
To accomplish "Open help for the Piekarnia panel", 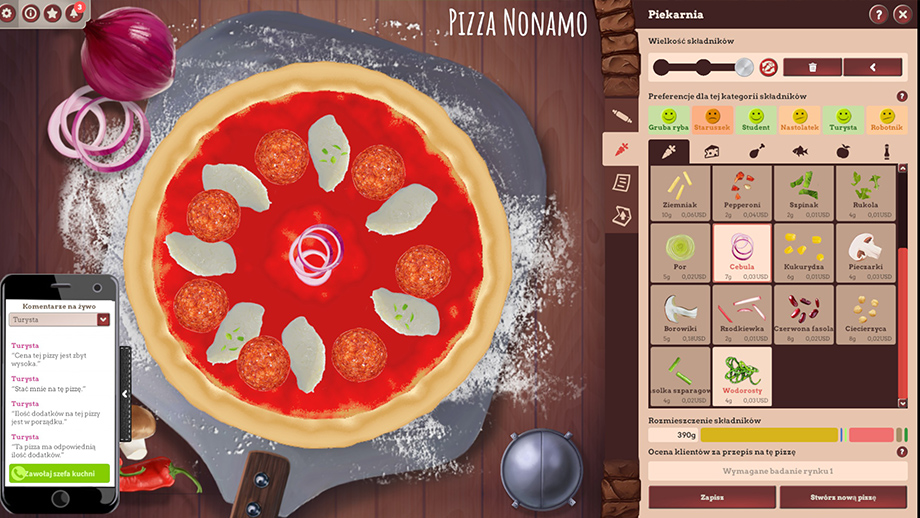I will click(878, 14).
